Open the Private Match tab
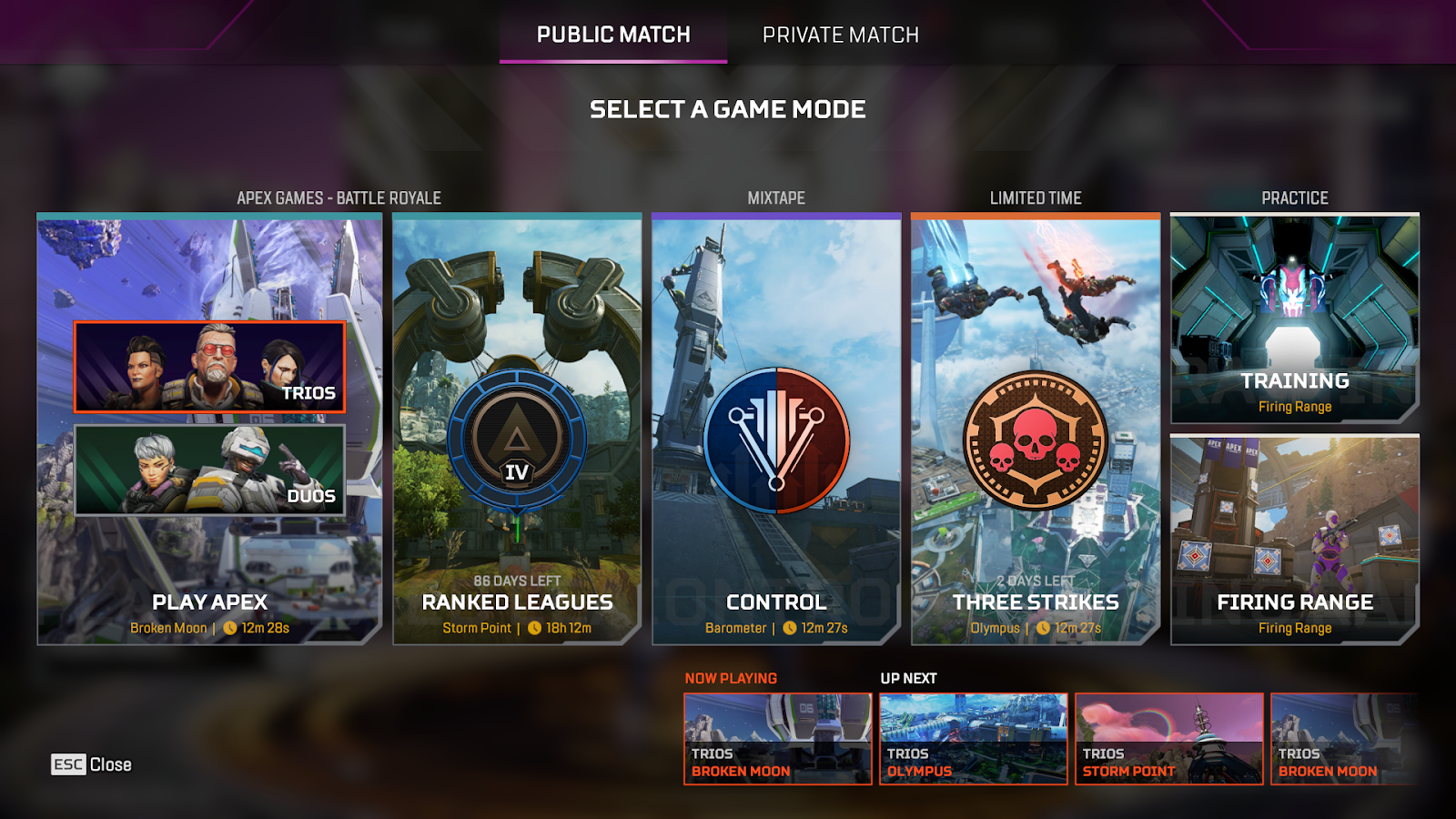 point(840,35)
